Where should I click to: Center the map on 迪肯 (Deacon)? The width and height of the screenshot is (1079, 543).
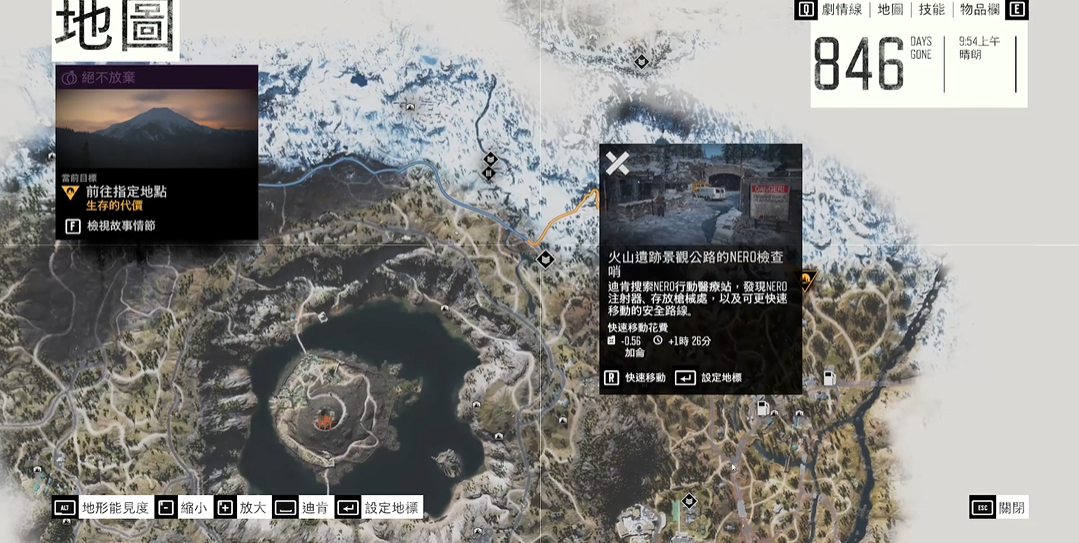301,508
